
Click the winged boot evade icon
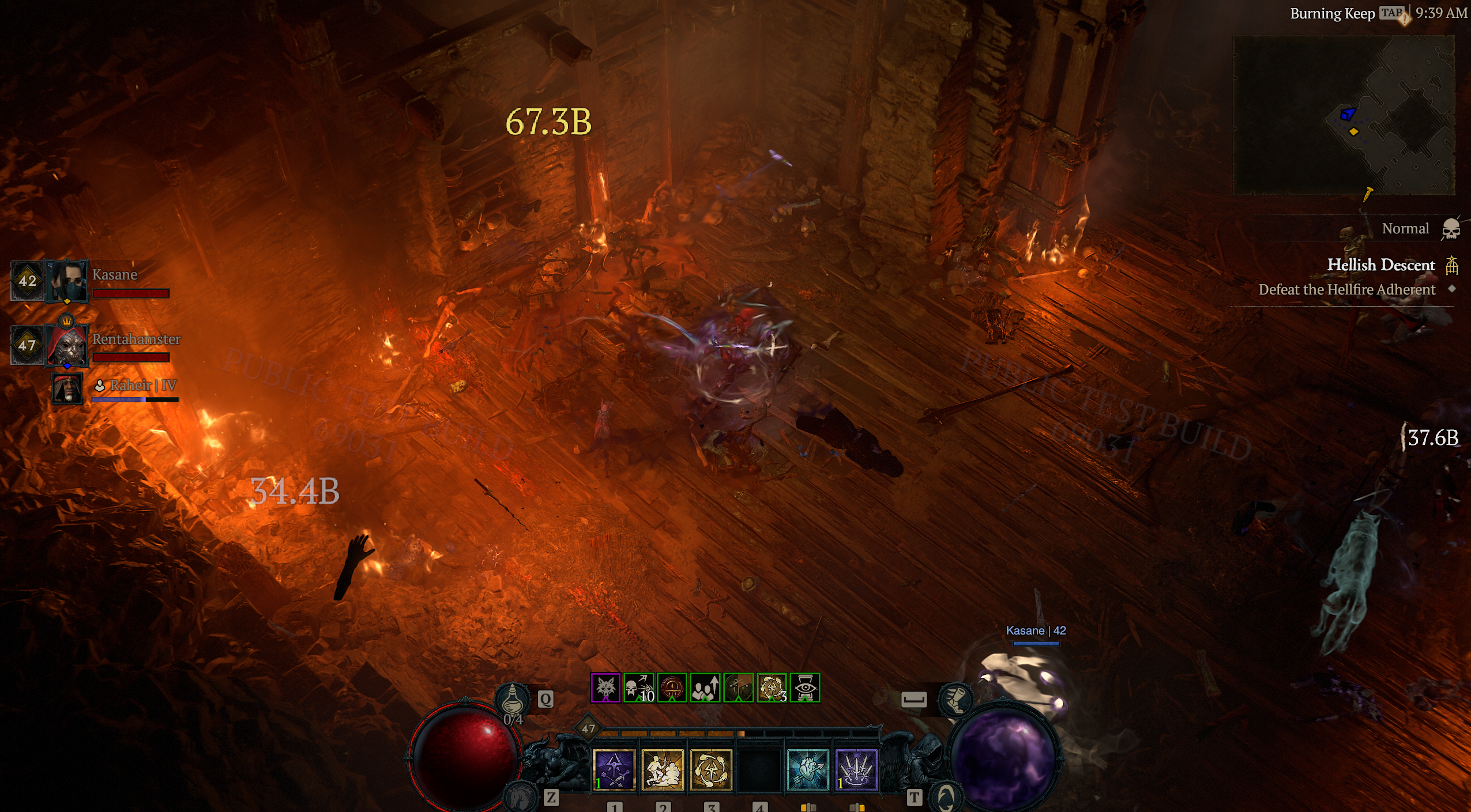point(955,699)
